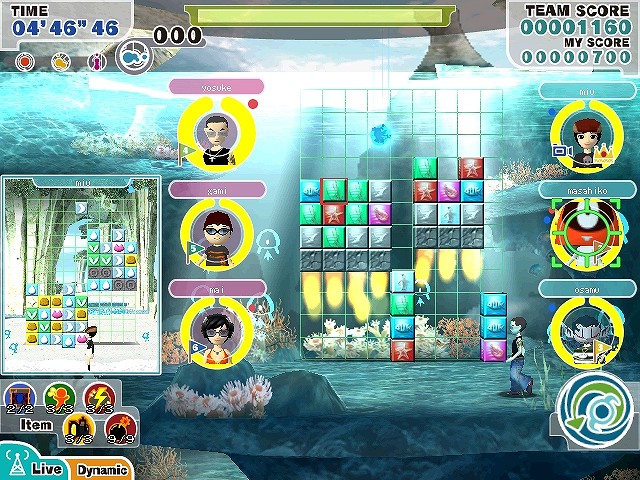Use the green running figure item

coord(57,398)
